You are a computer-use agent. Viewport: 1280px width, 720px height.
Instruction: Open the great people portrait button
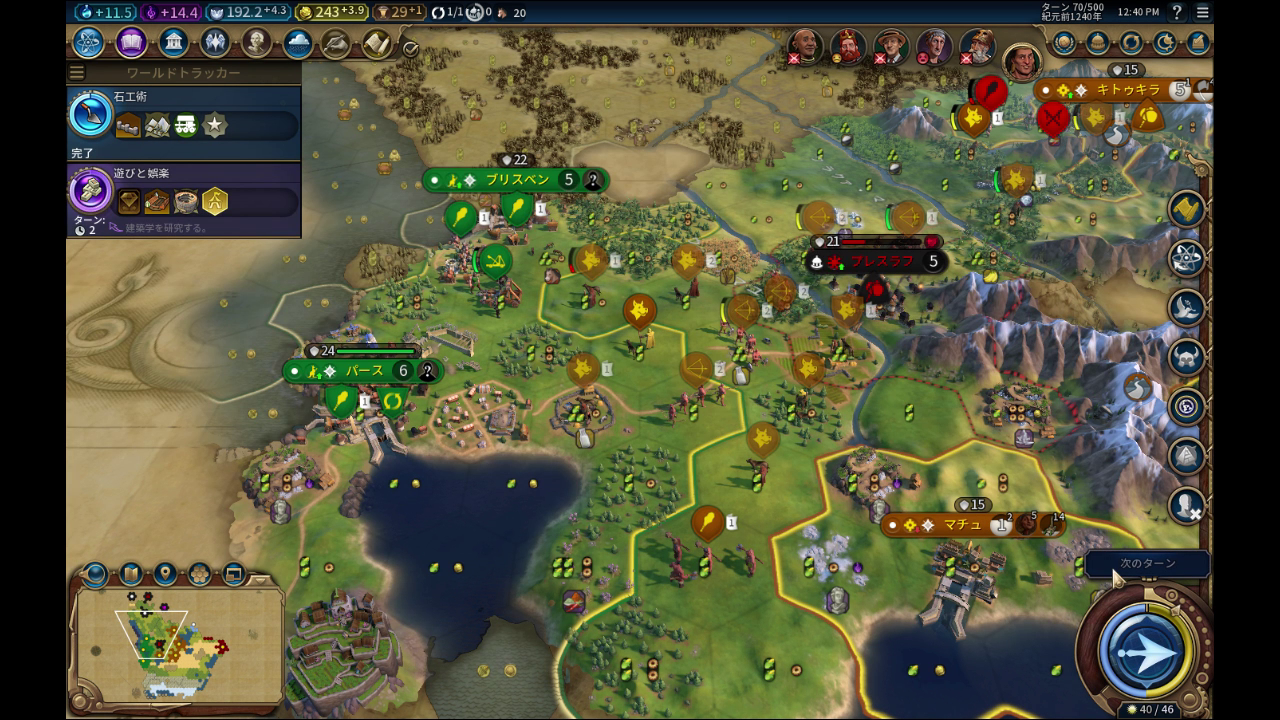click(x=256, y=43)
